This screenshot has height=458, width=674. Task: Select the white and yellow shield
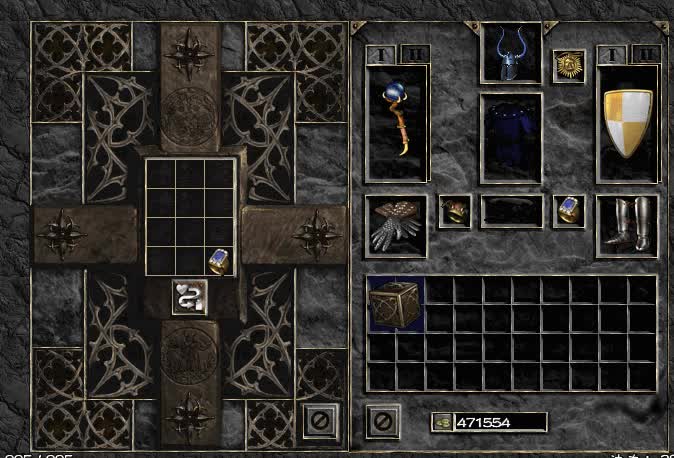click(x=628, y=123)
